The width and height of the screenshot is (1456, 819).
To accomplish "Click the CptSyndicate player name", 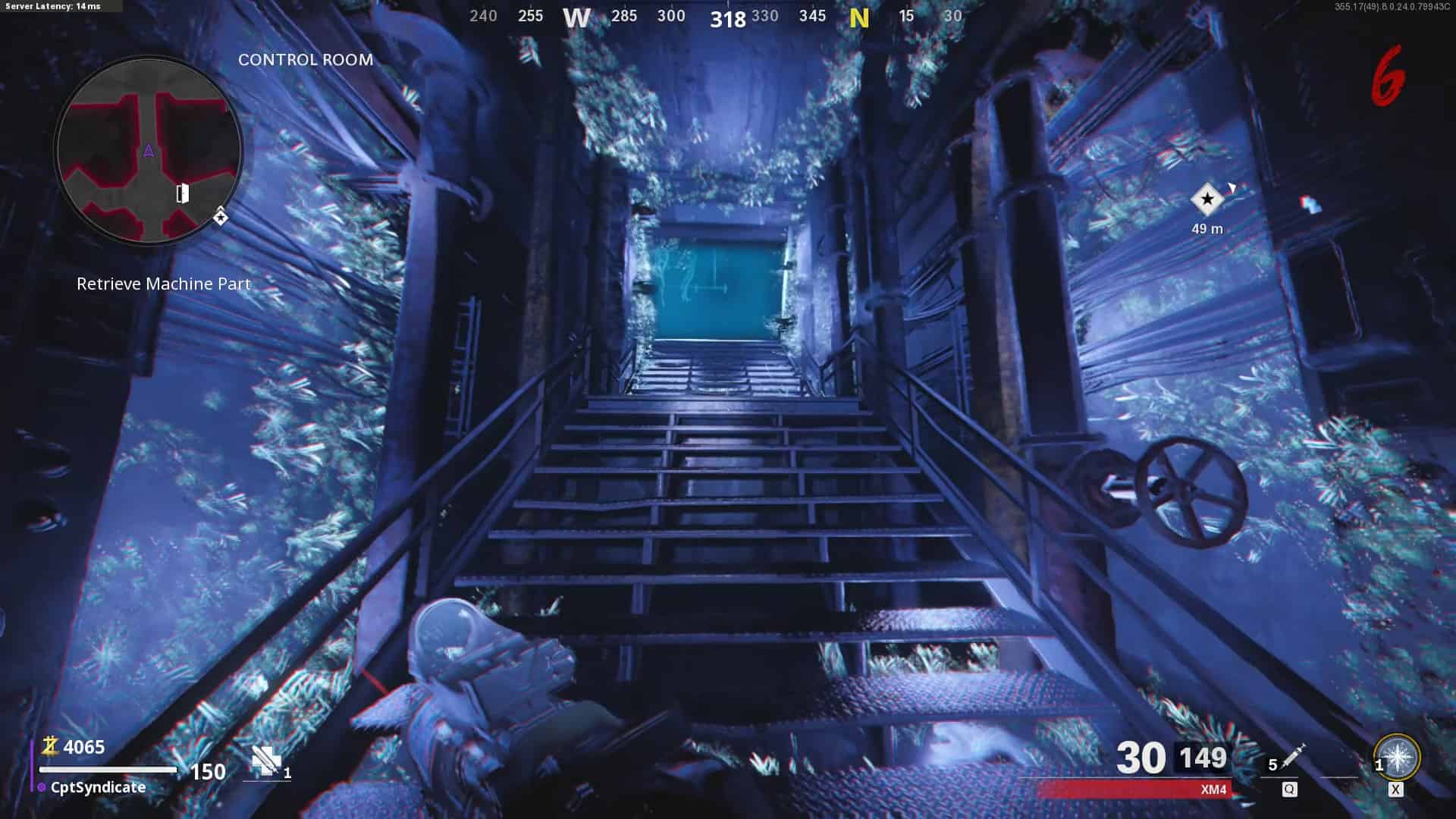I will pyautogui.click(x=98, y=787).
